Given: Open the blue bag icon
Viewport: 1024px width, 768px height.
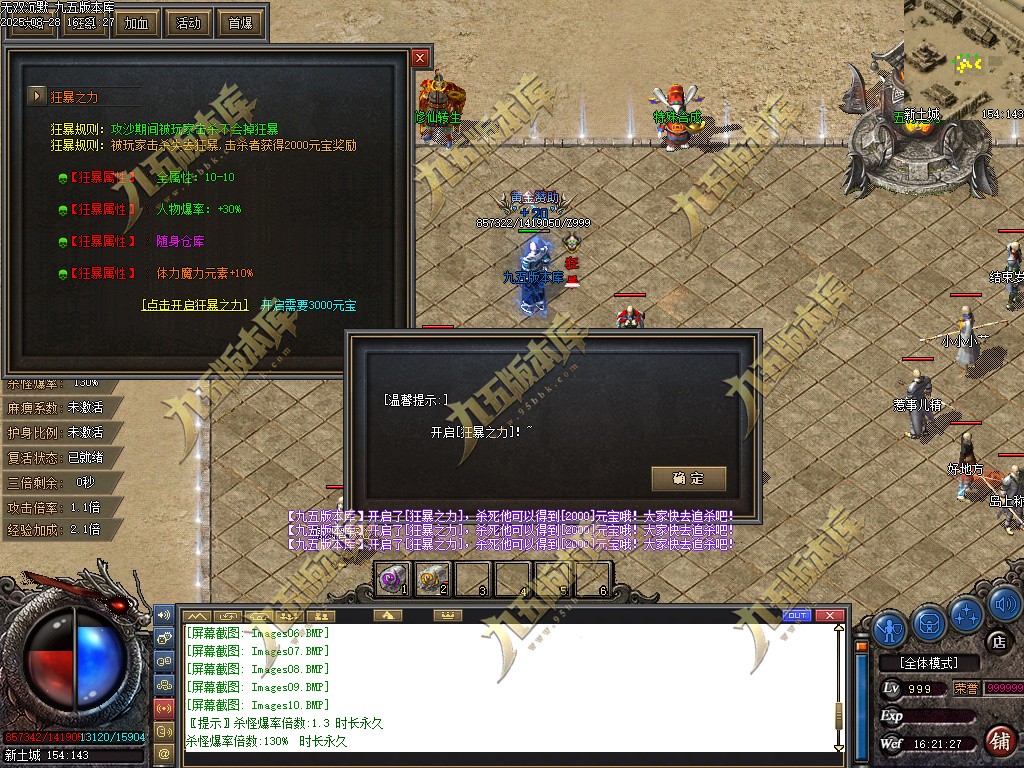Looking at the screenshot, I should click(x=928, y=622).
